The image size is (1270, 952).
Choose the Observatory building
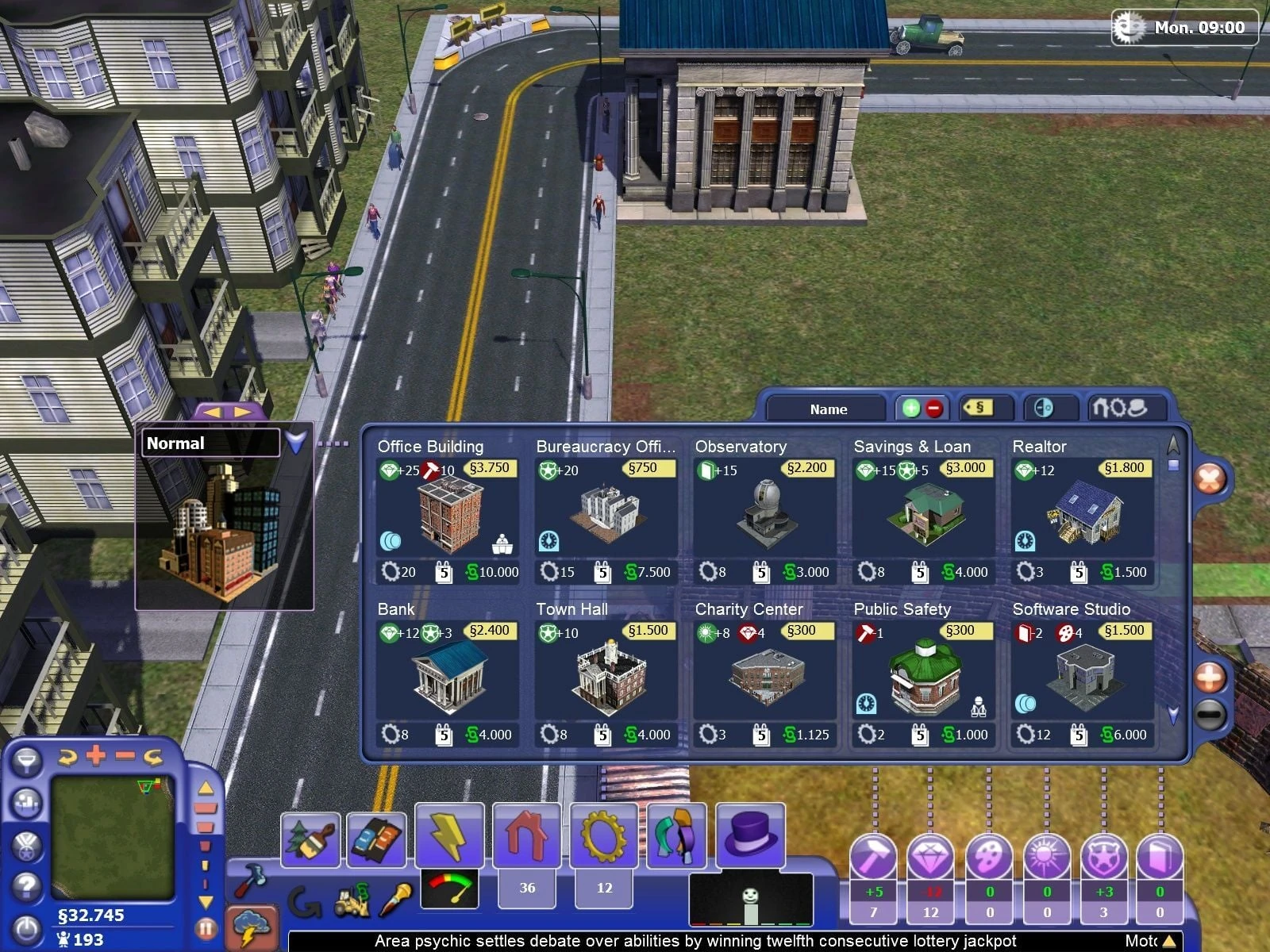764,512
